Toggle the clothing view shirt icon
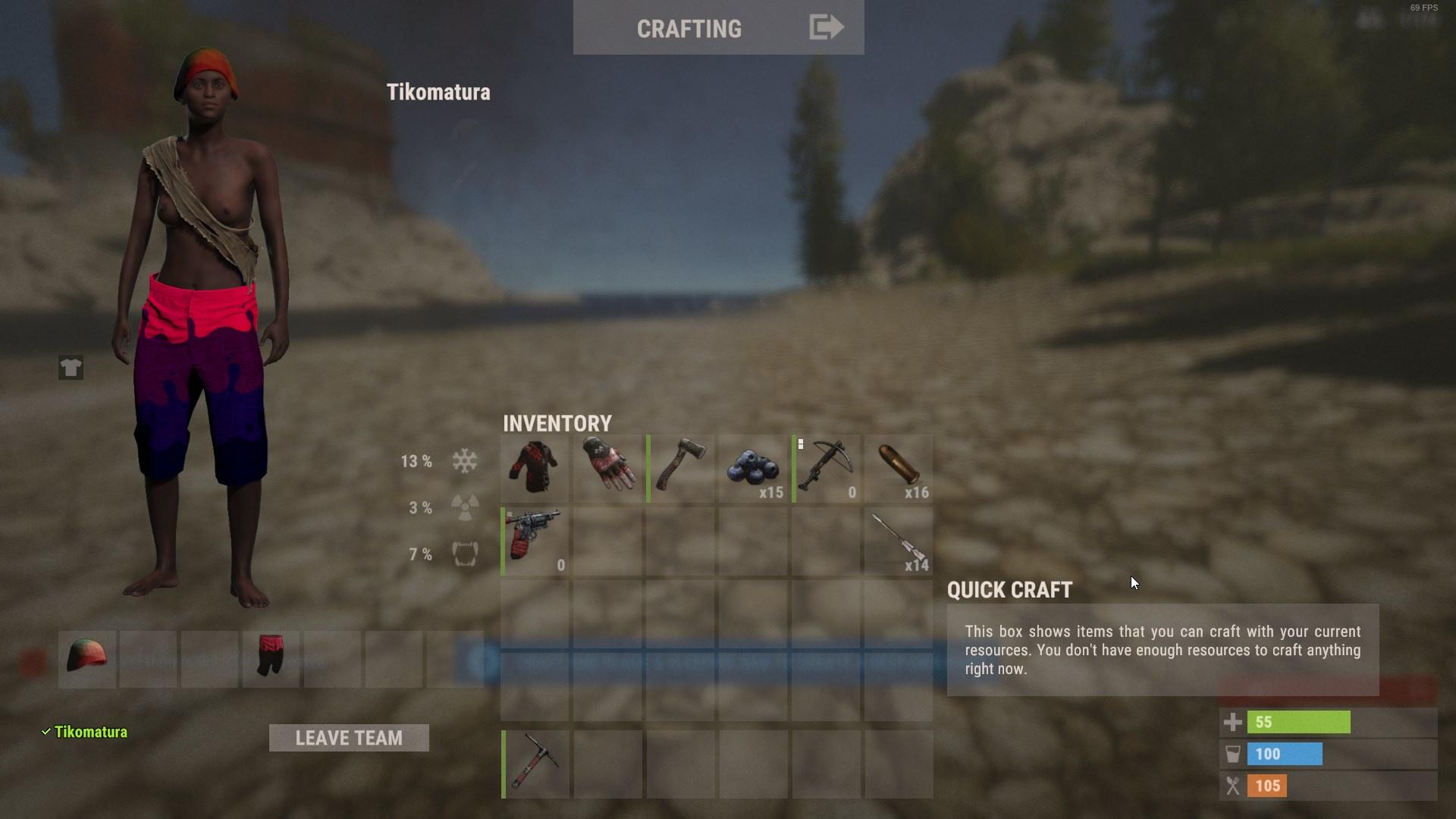The height and width of the screenshot is (819, 1456). (x=71, y=368)
